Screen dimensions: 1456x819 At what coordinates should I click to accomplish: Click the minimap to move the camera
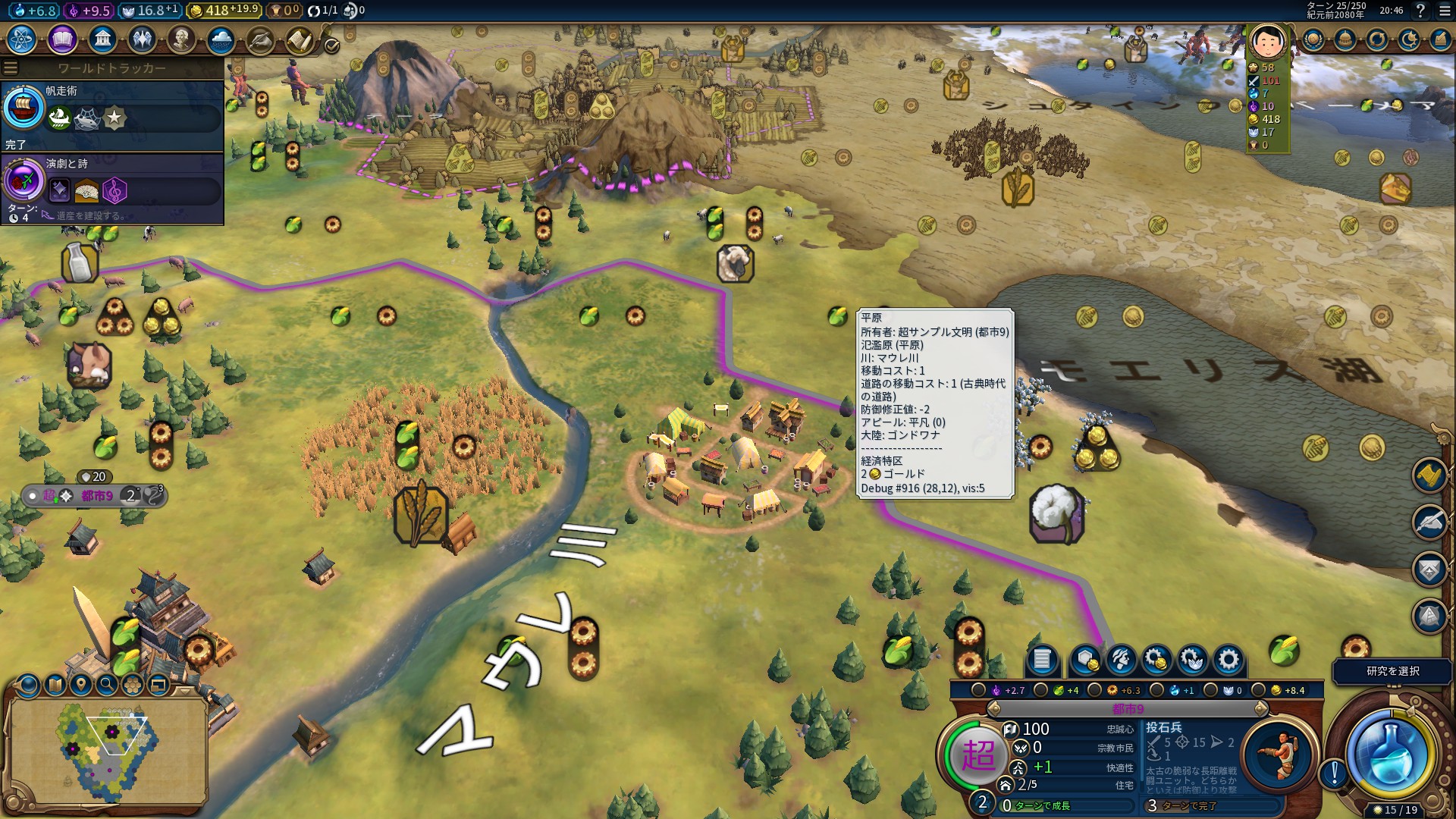106,747
